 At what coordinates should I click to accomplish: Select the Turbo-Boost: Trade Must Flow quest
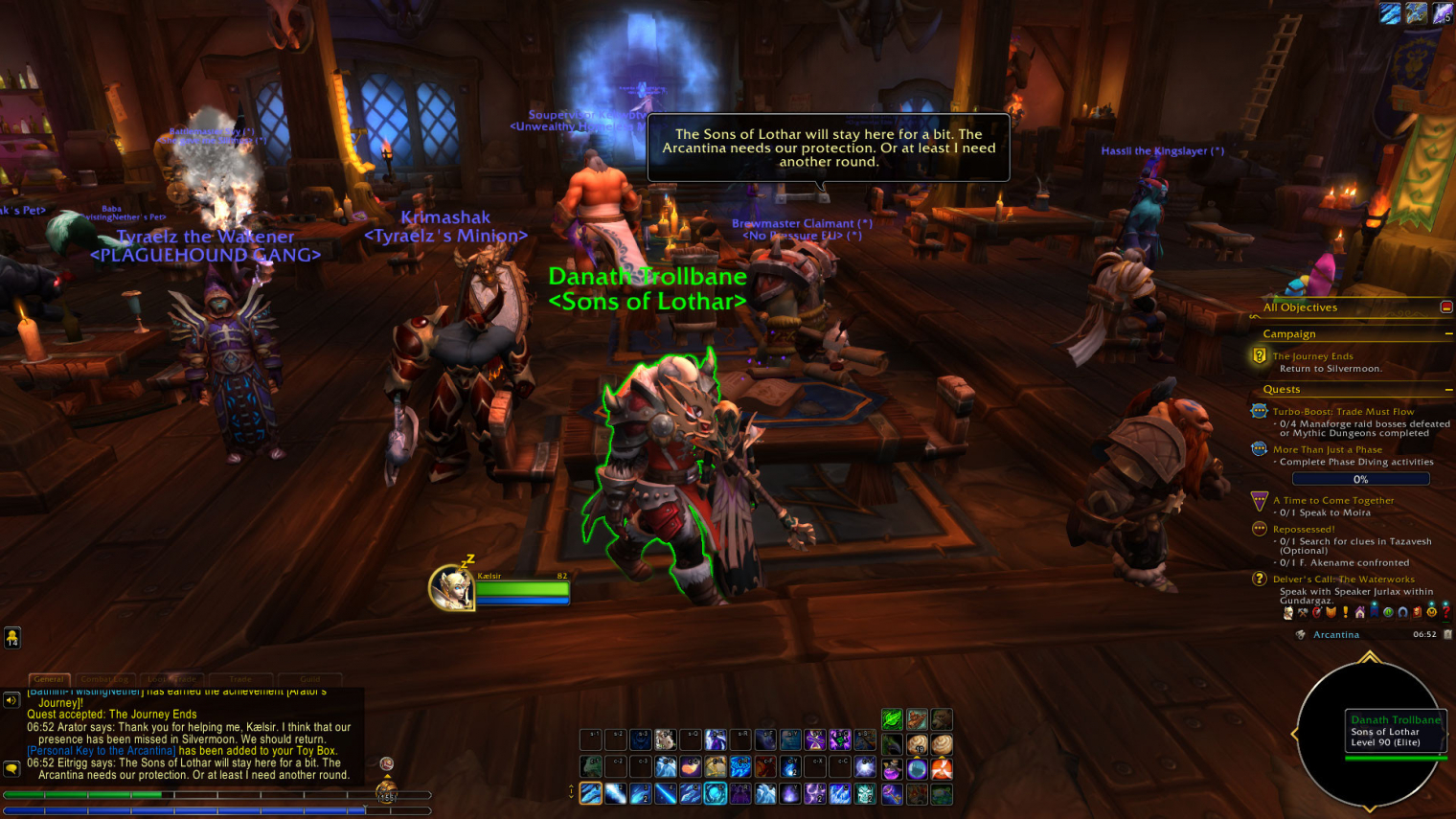(x=1343, y=412)
